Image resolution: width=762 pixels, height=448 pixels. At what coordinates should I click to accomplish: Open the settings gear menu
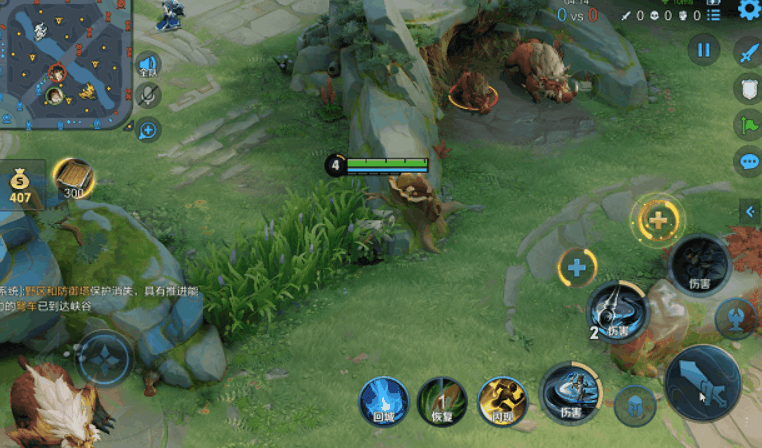click(x=748, y=10)
